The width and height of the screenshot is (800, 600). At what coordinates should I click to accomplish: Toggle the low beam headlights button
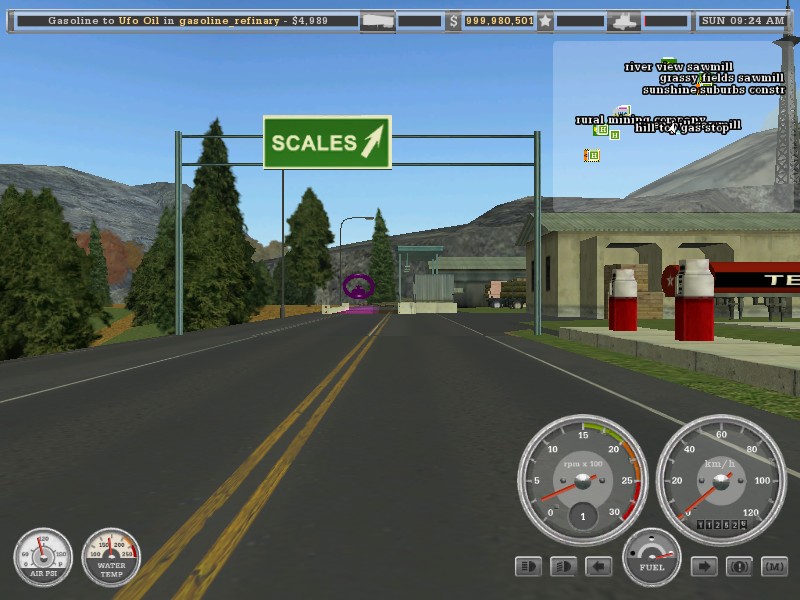528,567
